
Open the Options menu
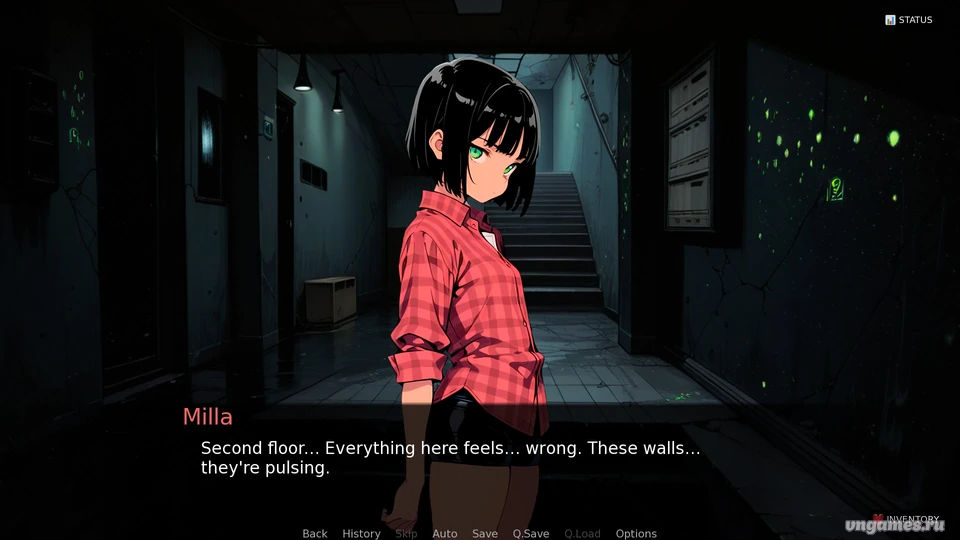(x=636, y=534)
